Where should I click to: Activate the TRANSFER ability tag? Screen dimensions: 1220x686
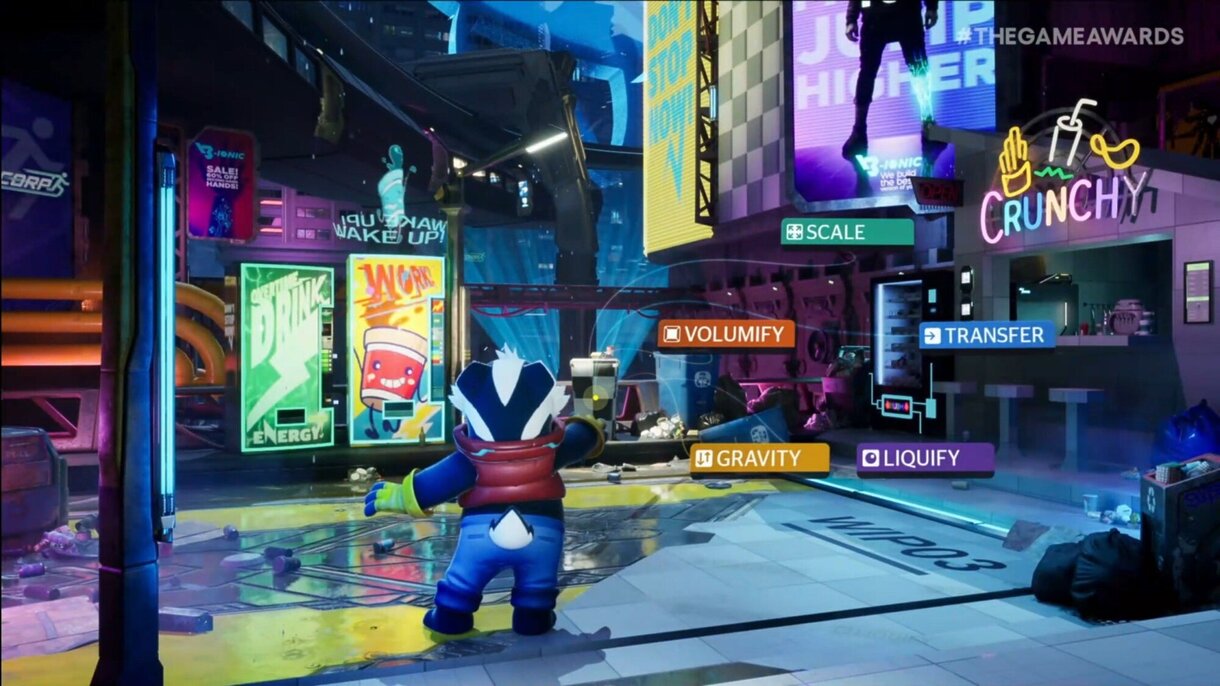(x=986, y=335)
